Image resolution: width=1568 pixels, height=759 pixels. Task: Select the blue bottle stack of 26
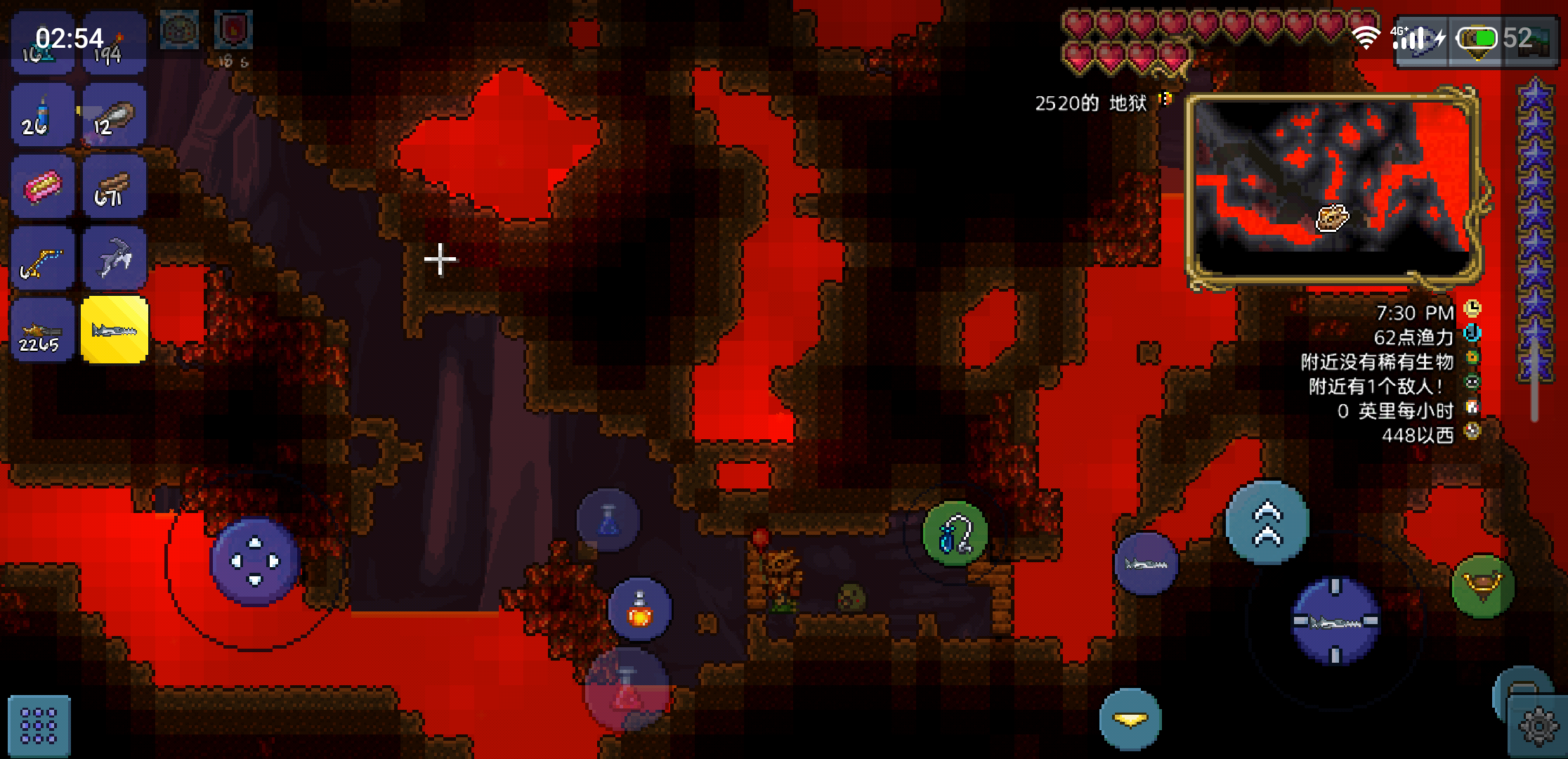(x=42, y=115)
